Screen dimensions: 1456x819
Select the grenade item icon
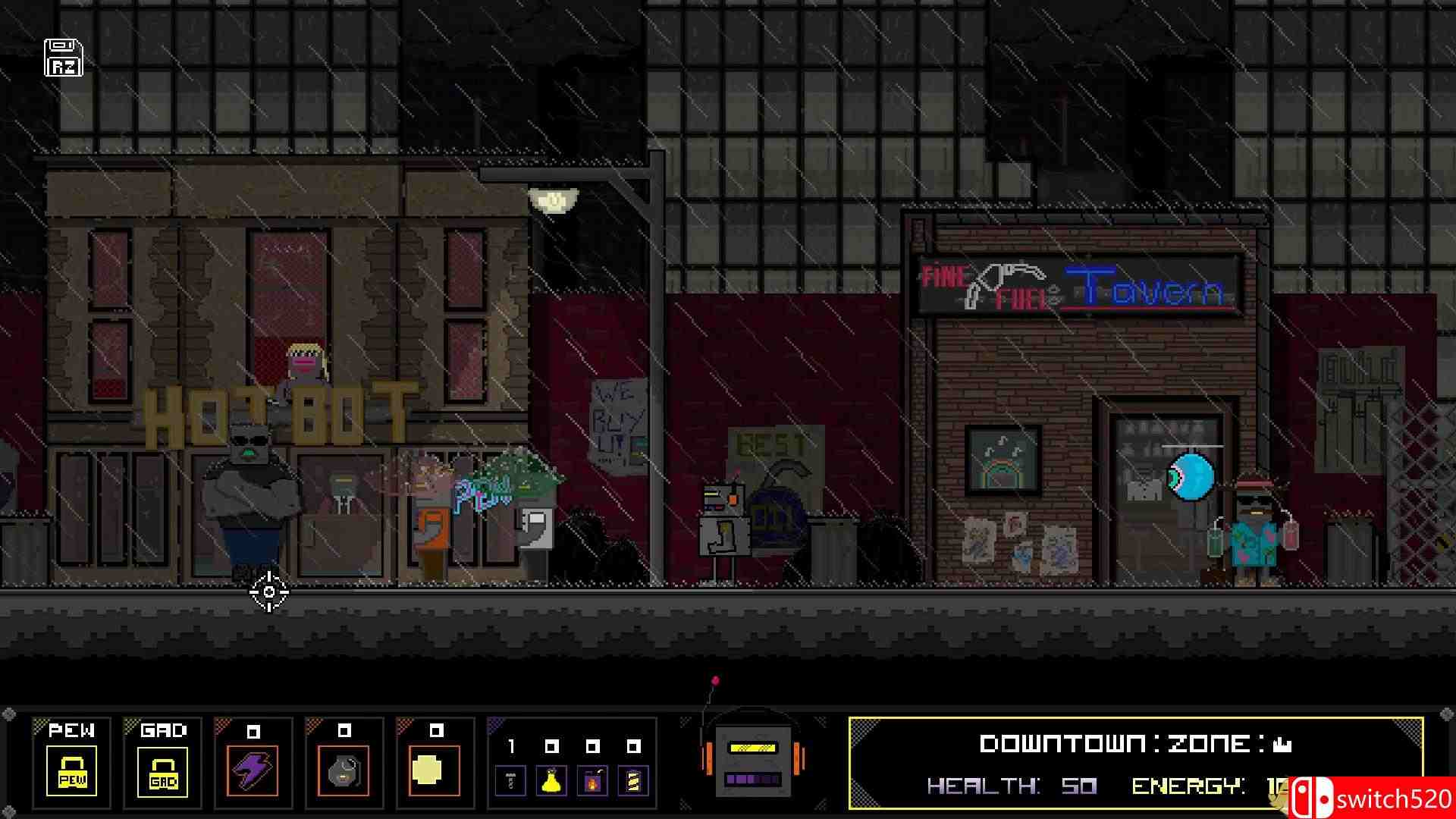[x=344, y=770]
